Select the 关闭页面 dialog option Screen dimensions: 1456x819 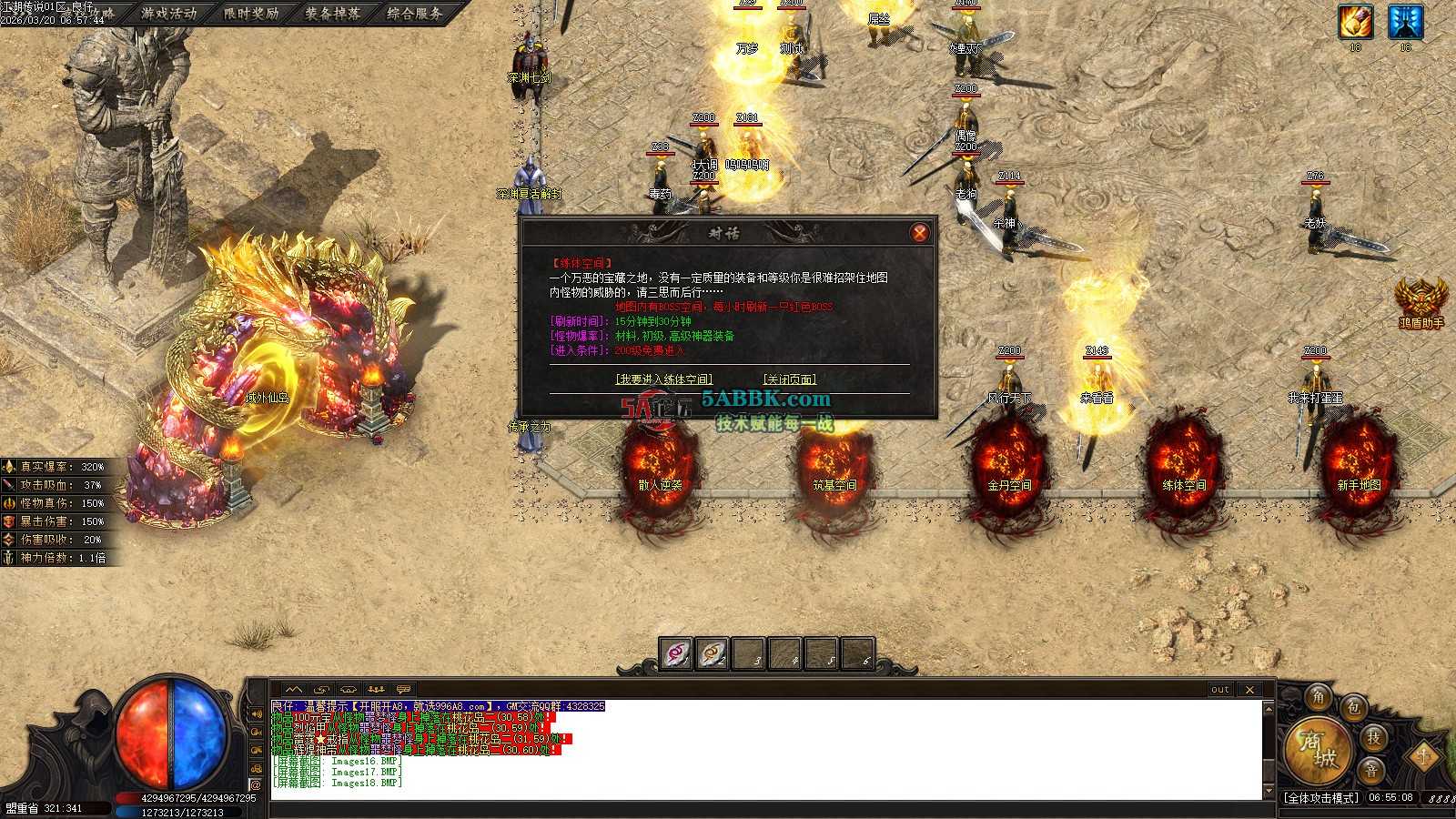click(789, 379)
